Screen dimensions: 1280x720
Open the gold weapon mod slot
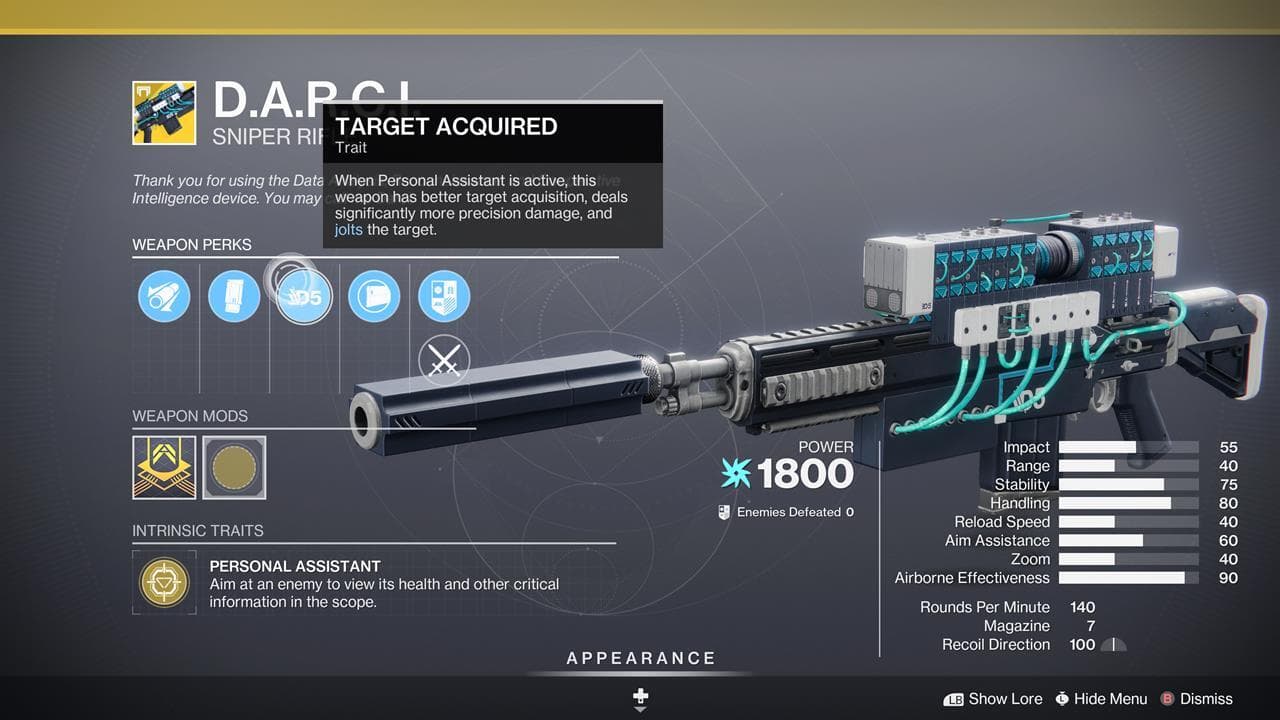164,466
